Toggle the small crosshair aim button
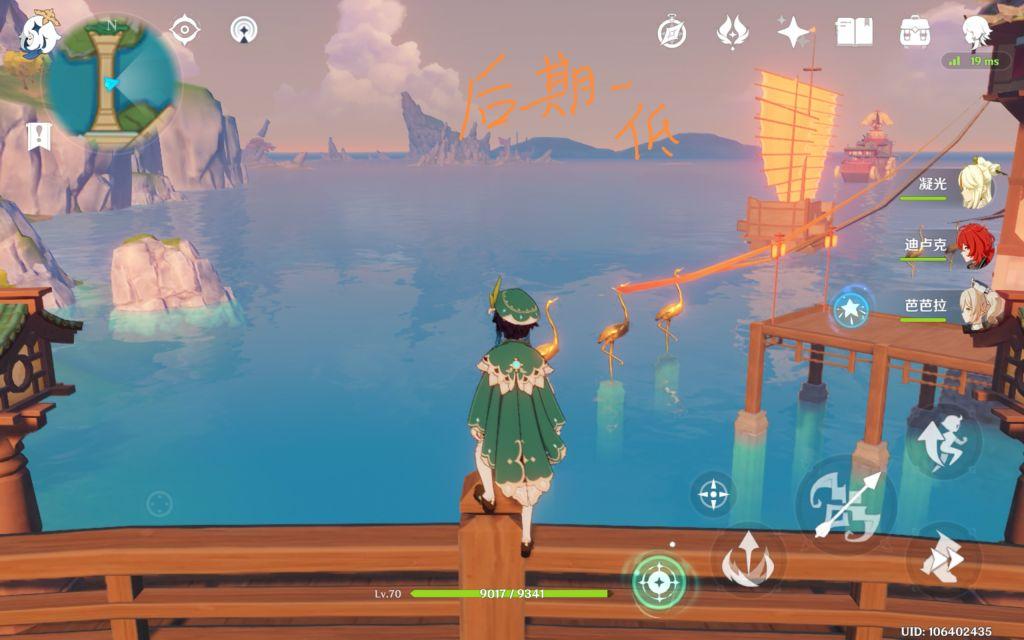1024x640 pixels. coord(712,493)
